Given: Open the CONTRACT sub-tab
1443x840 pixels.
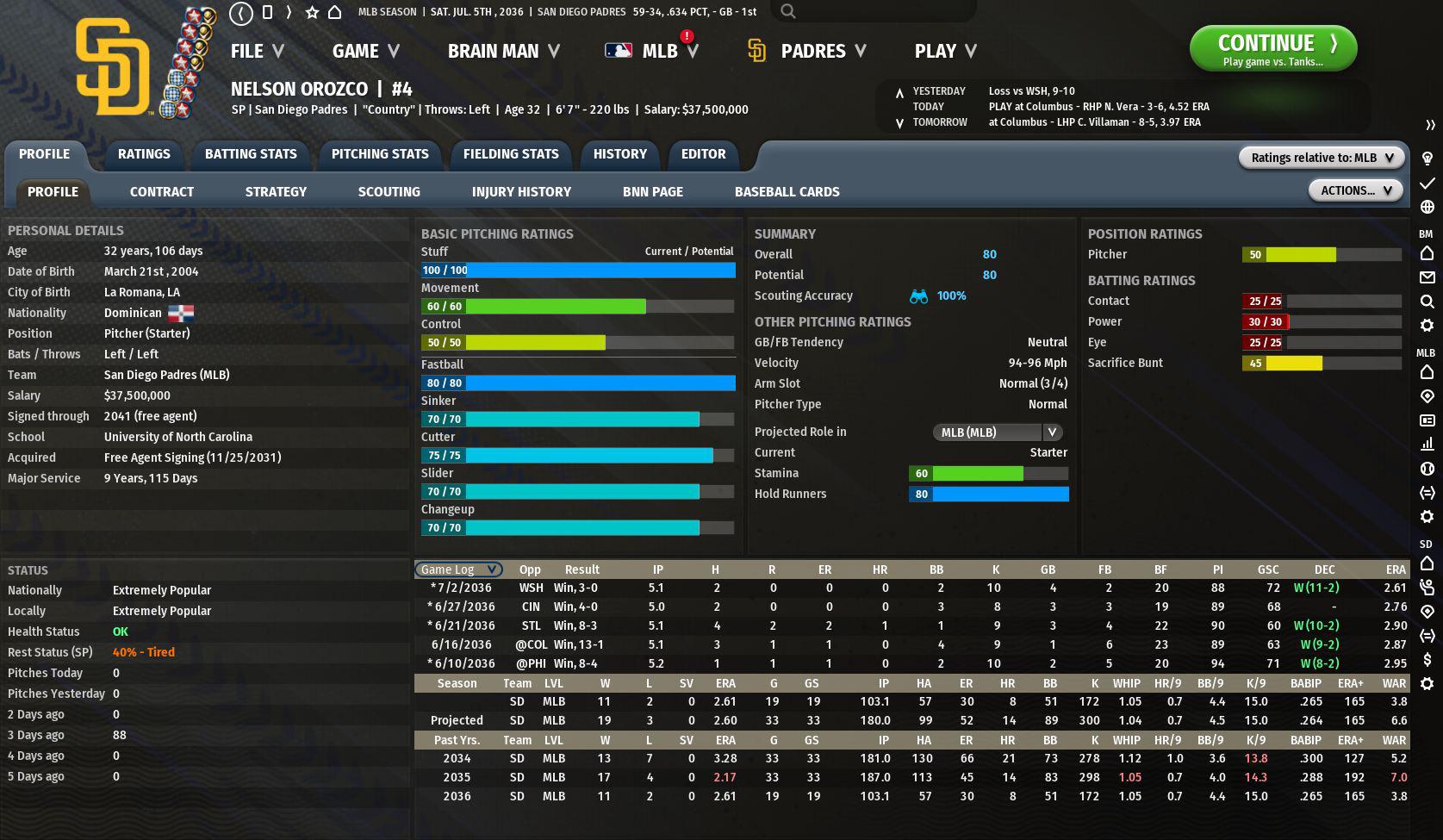Looking at the screenshot, I should click(x=161, y=191).
